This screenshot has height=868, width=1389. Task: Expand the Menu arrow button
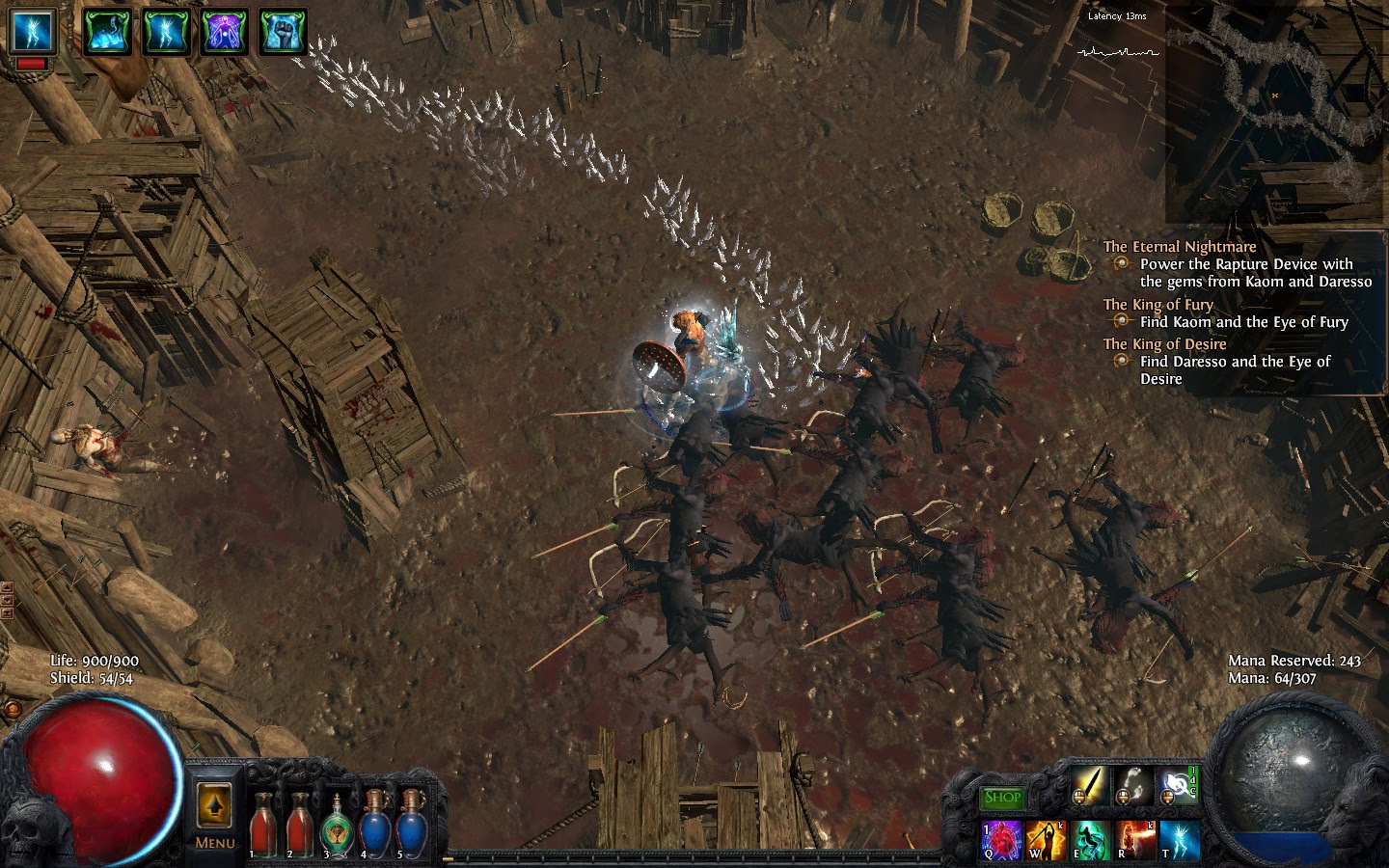(x=214, y=804)
